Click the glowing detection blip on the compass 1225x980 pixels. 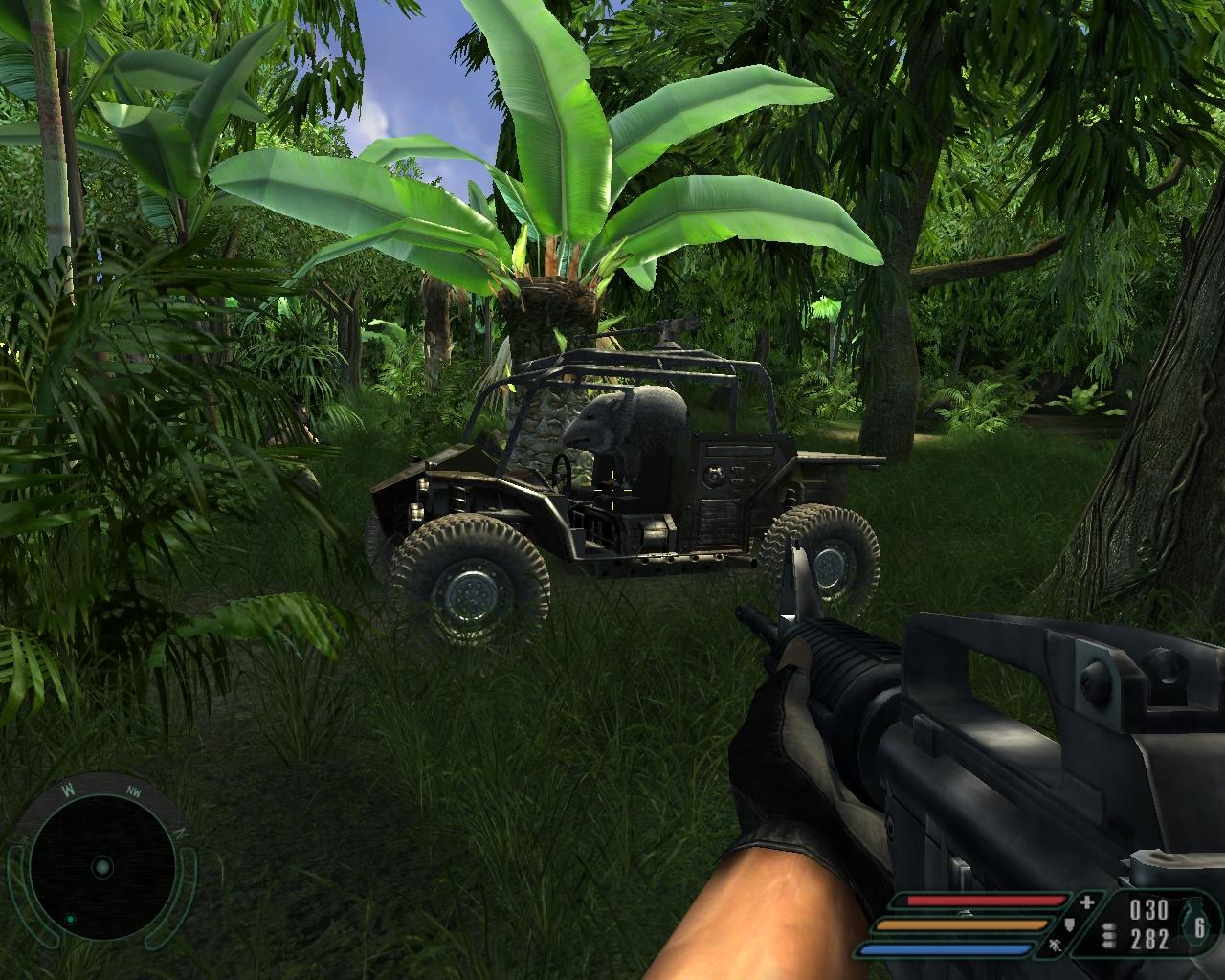coord(70,920)
